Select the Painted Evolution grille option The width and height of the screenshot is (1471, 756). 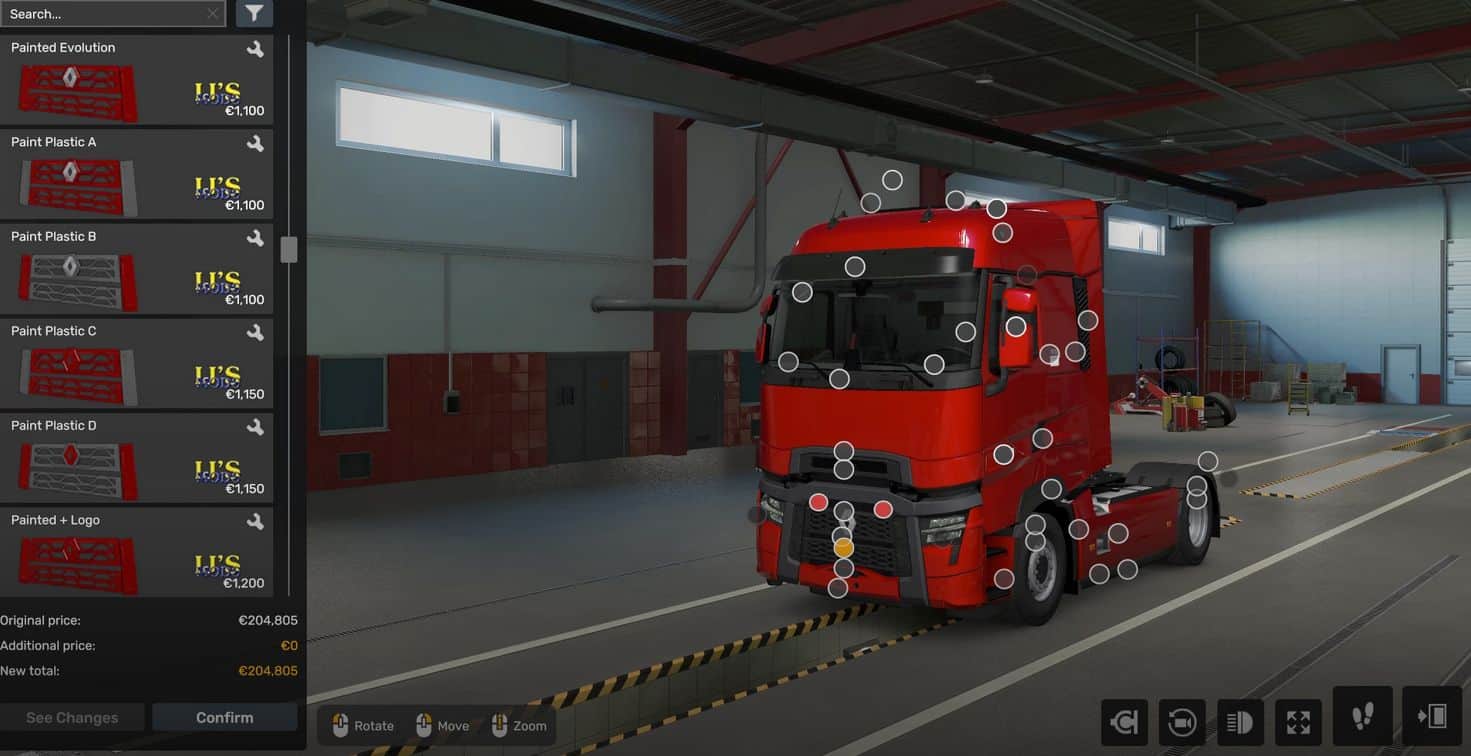[136, 80]
